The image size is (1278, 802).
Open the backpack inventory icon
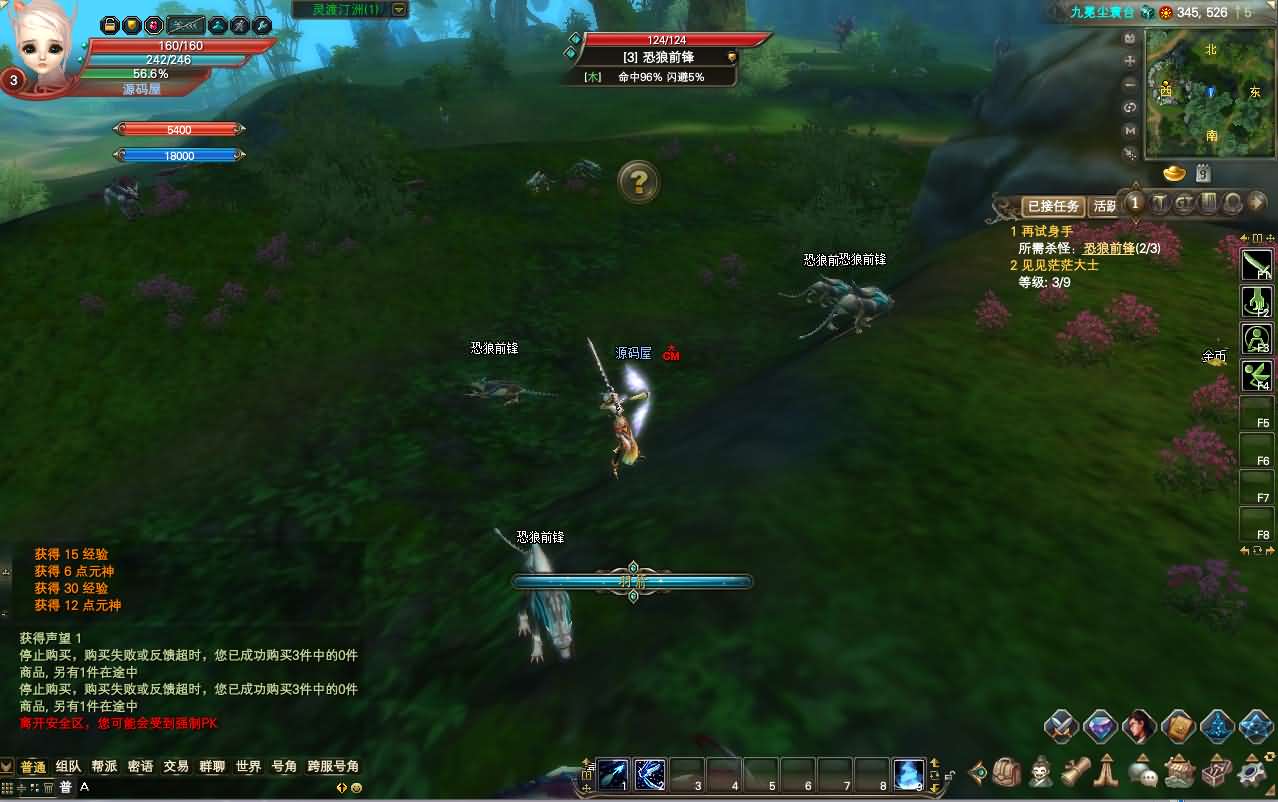pyautogui.click(x=1007, y=772)
